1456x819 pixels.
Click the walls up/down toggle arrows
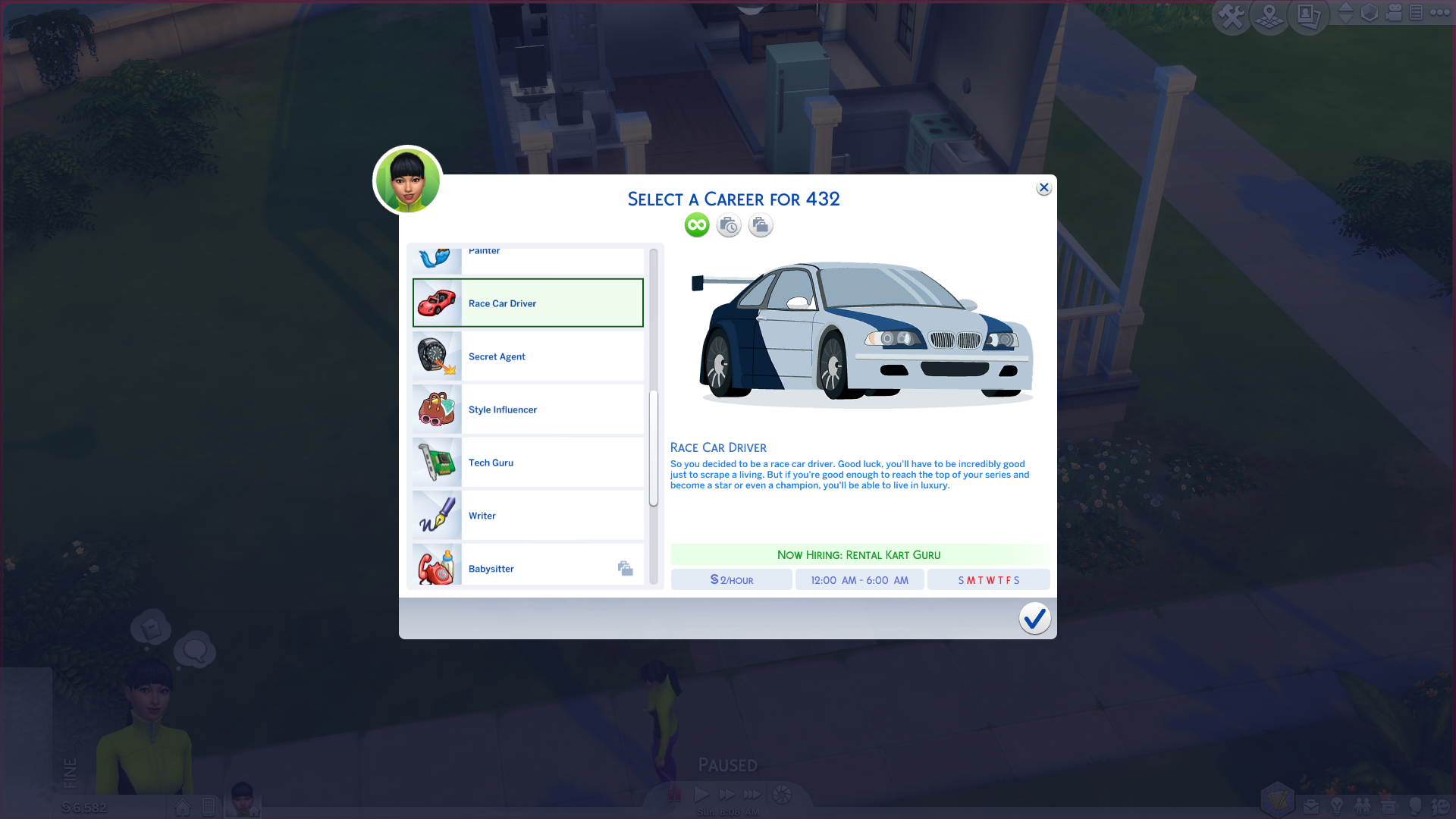coord(1345,13)
